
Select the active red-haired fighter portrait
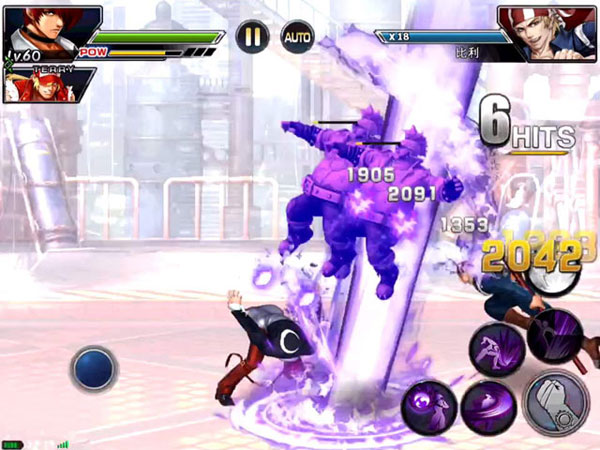pyautogui.click(x=38, y=27)
